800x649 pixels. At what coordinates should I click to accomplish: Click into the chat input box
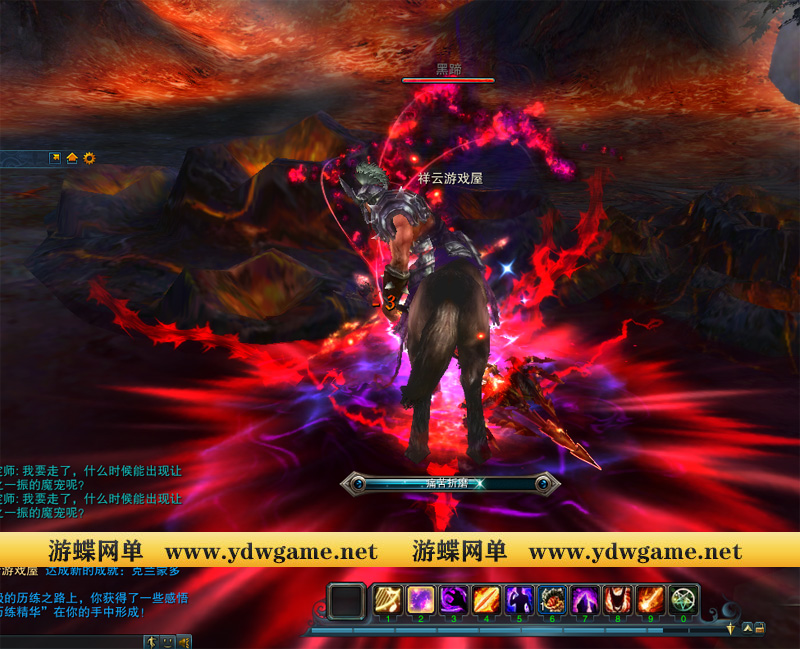(70, 641)
